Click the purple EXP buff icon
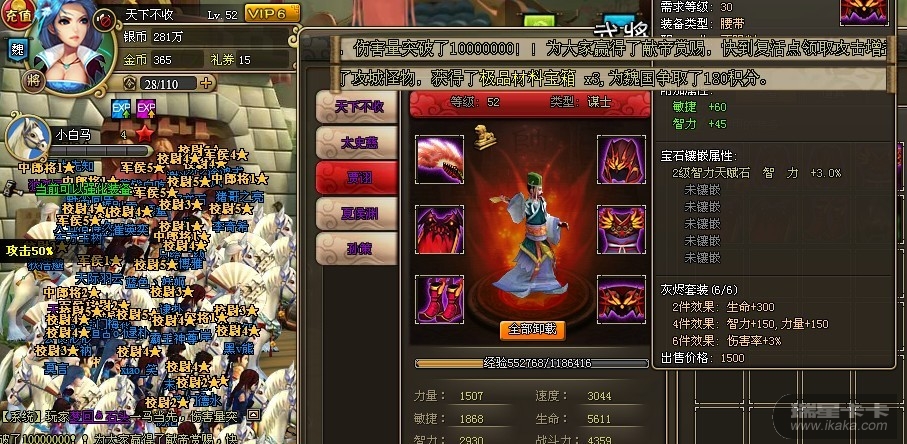Screen dimensions: 907x444 click(x=146, y=107)
